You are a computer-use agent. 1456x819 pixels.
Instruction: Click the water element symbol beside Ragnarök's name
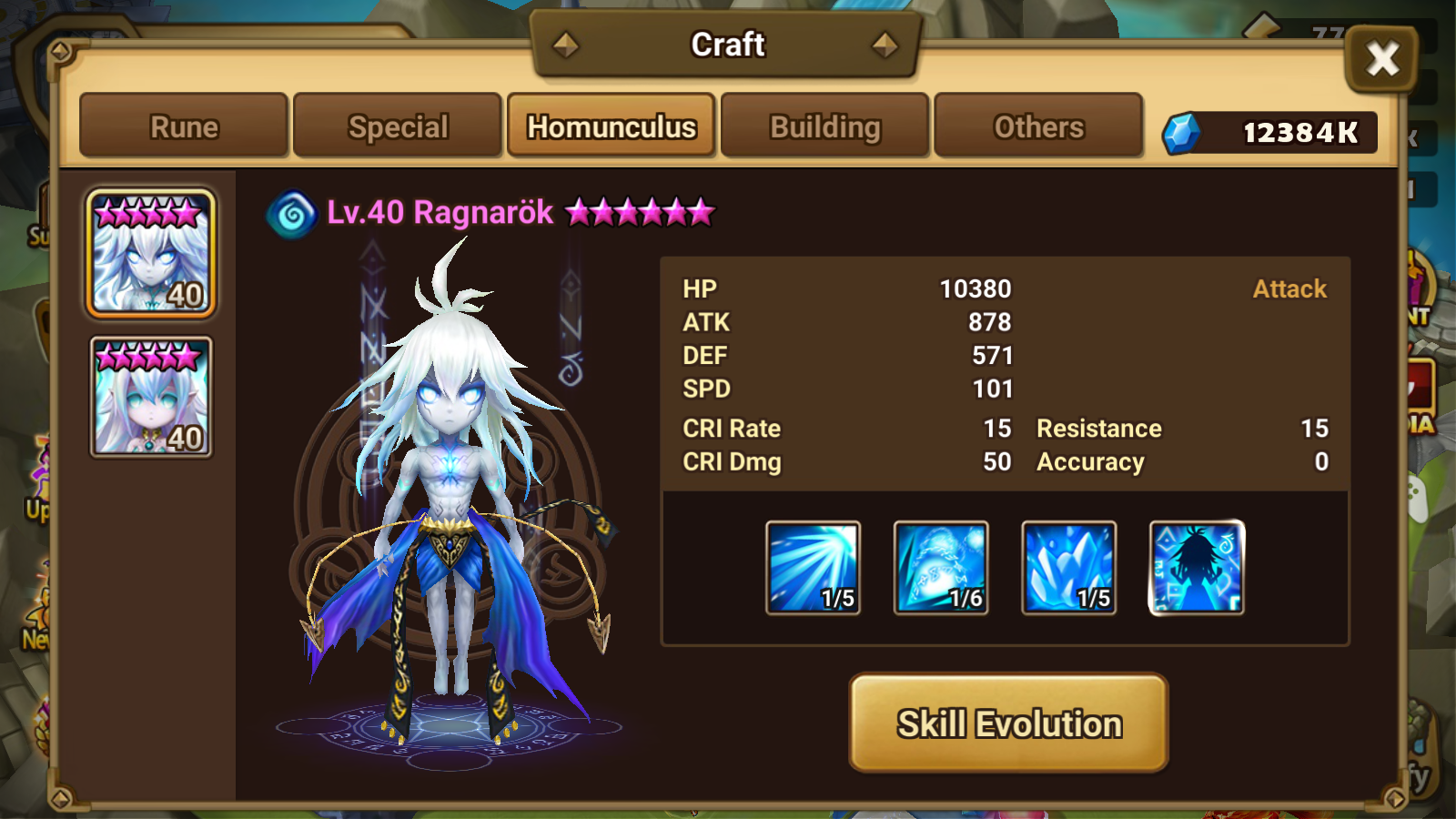(x=289, y=211)
